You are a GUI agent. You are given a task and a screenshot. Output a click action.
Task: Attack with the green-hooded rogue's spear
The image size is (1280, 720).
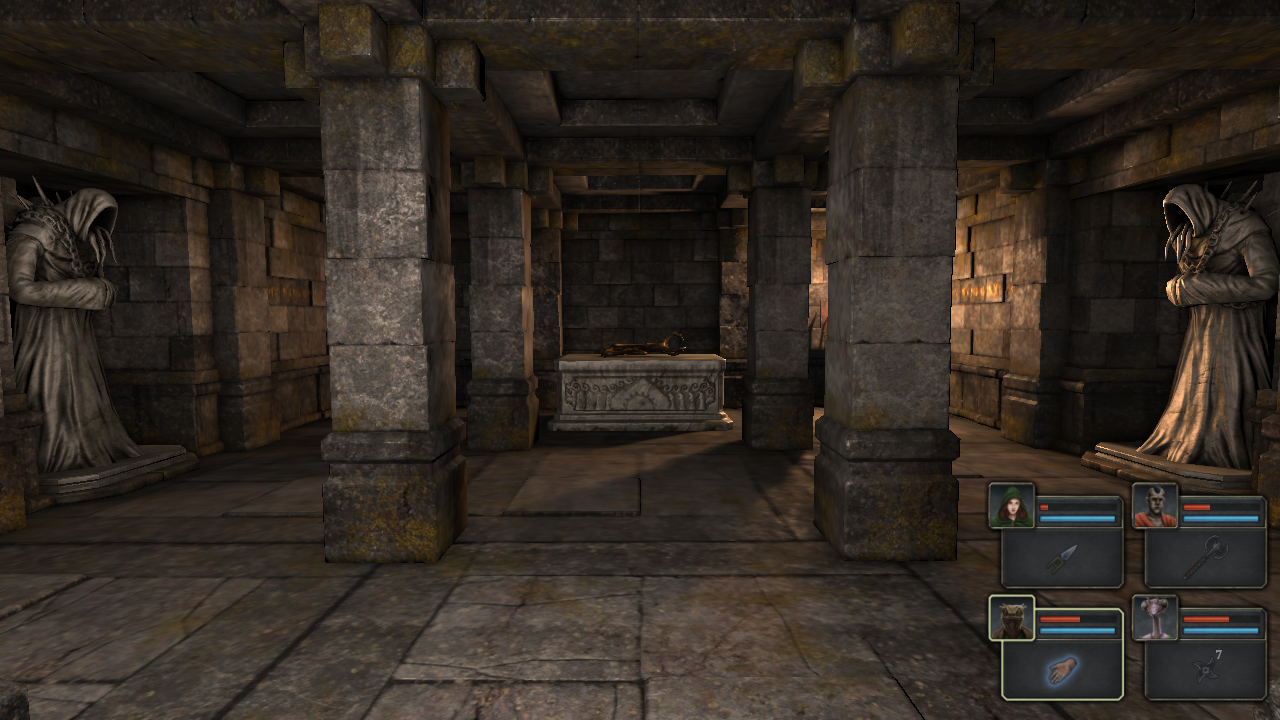pos(1063,558)
